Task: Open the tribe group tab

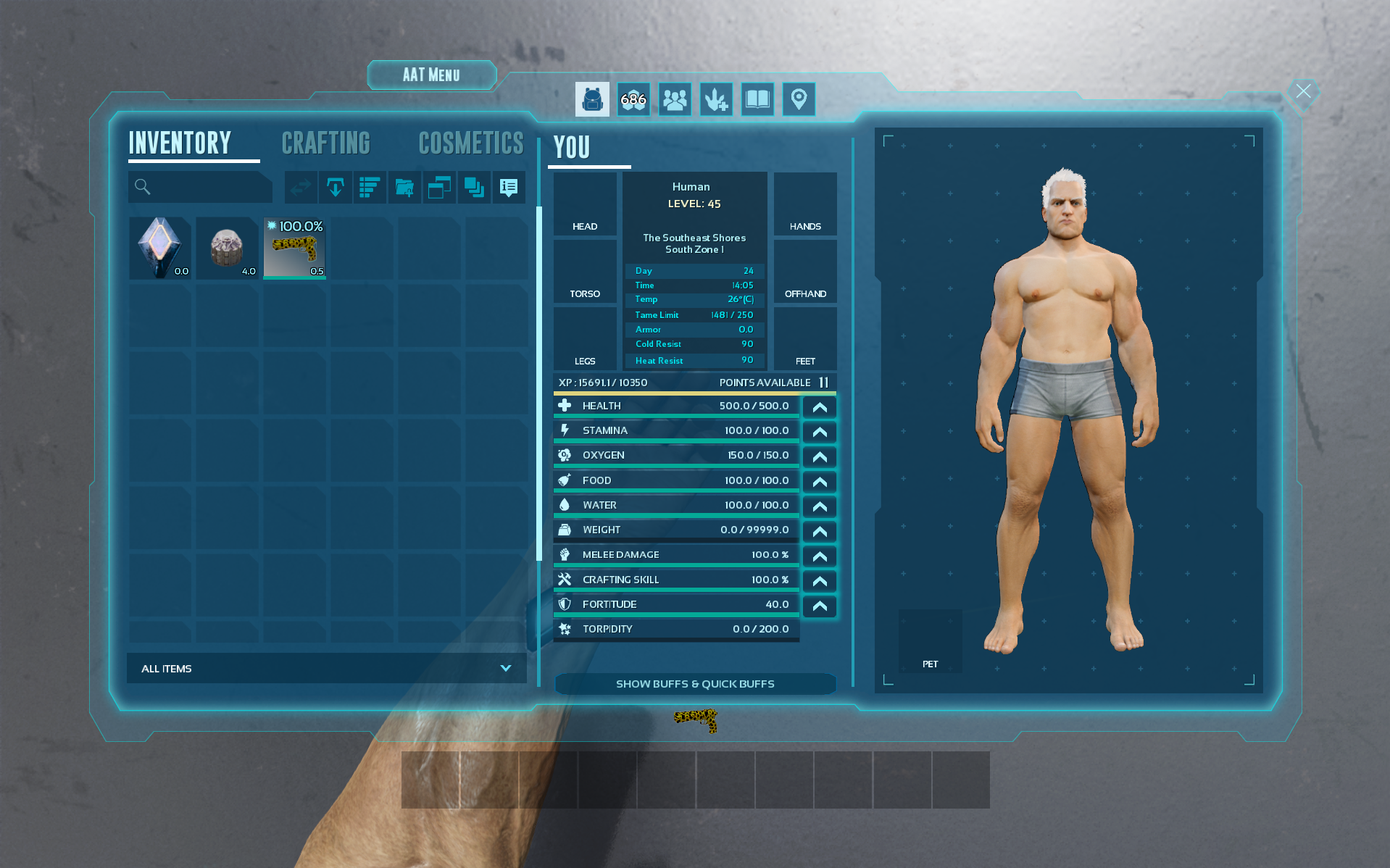Action: pos(675,99)
